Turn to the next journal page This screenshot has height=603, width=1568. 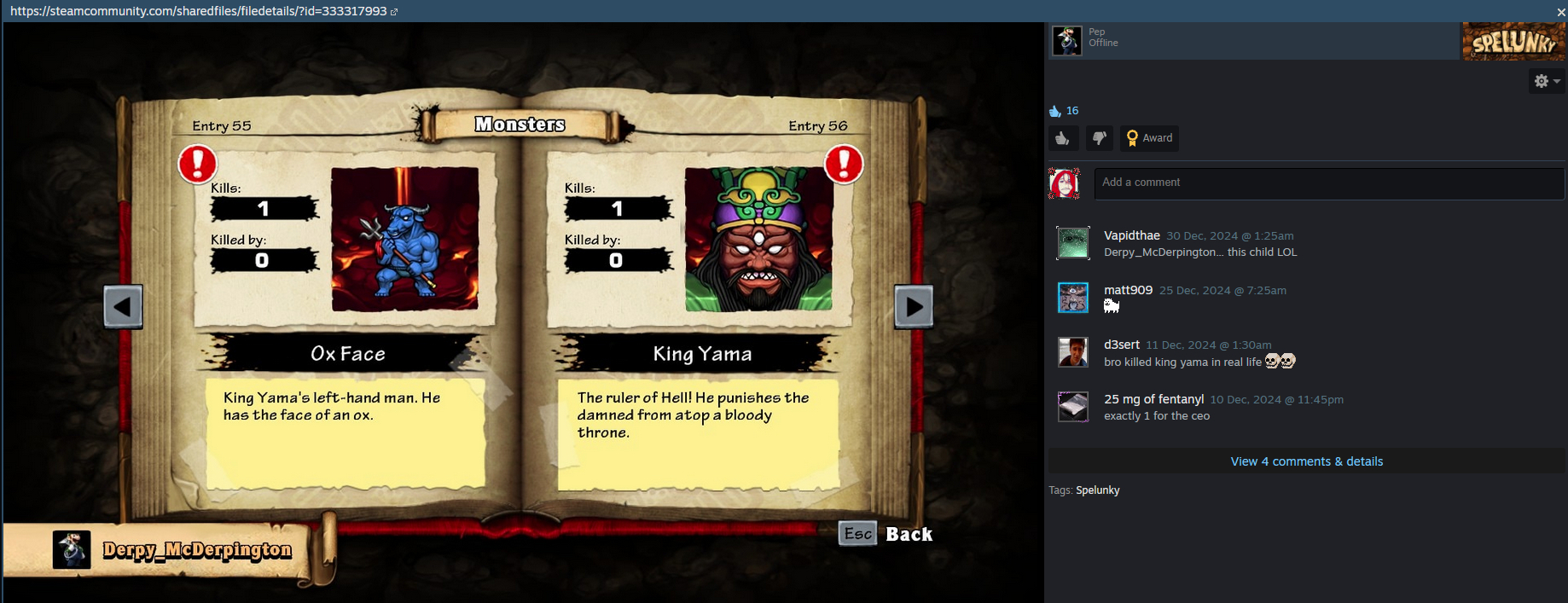913,306
